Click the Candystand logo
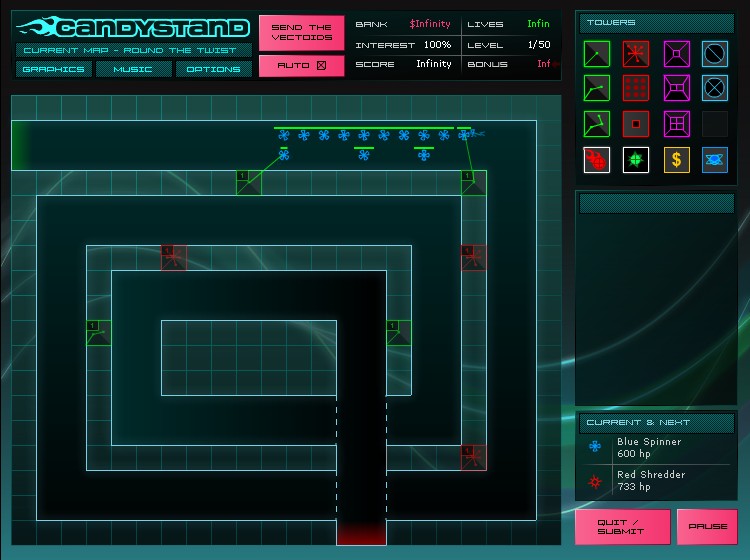This screenshot has width=750, height=560. click(133, 27)
